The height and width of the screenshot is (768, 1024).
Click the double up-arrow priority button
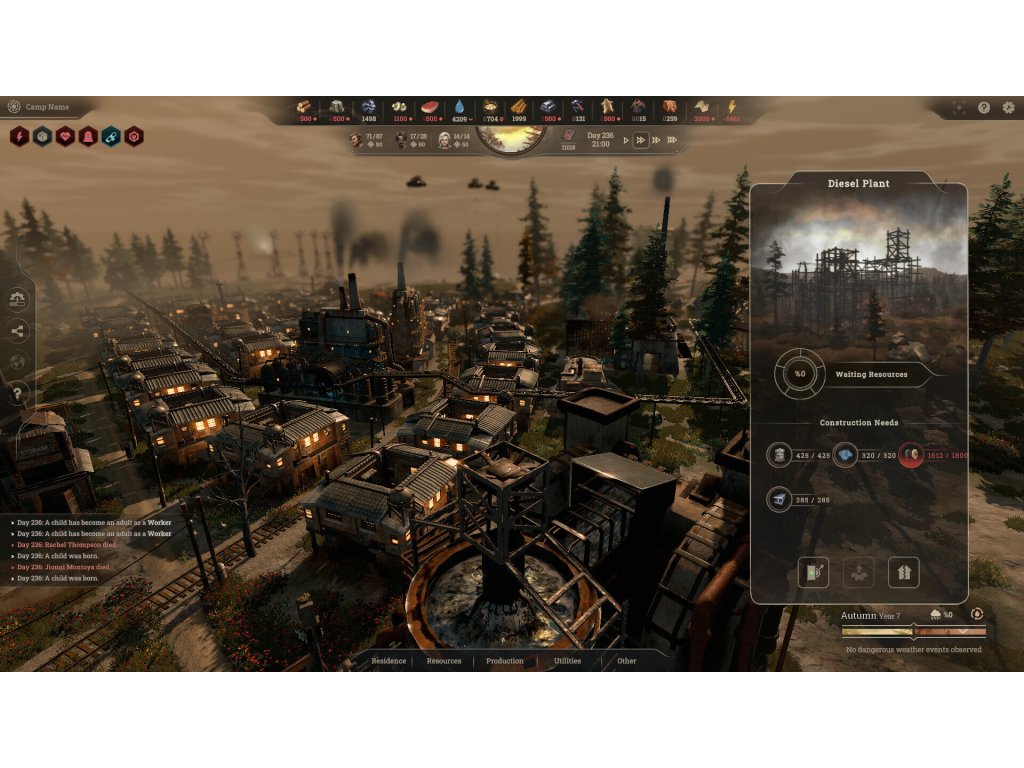(x=904, y=573)
